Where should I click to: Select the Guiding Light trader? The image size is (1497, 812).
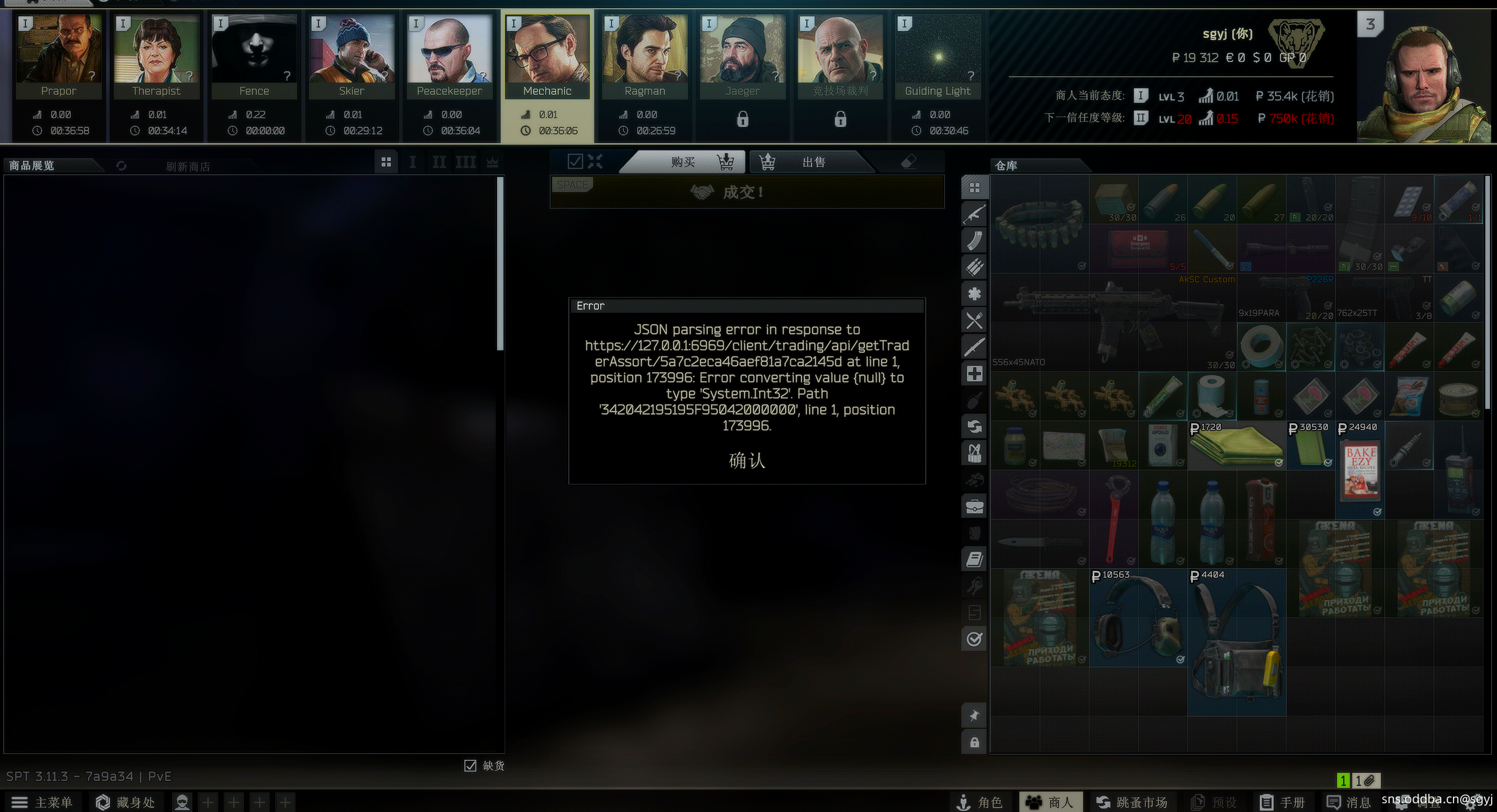click(938, 56)
